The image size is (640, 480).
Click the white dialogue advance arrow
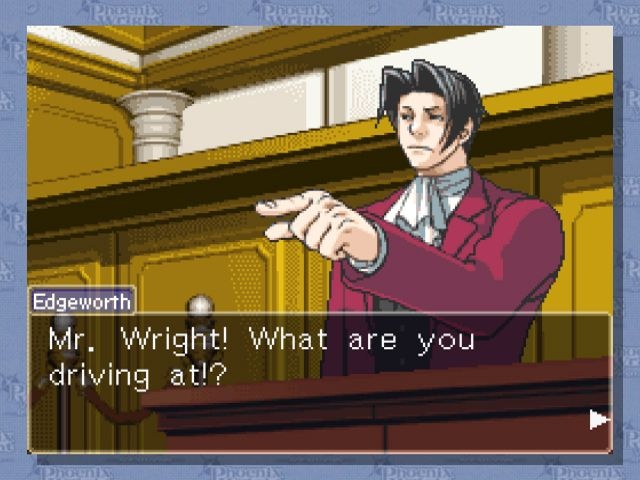point(599,420)
